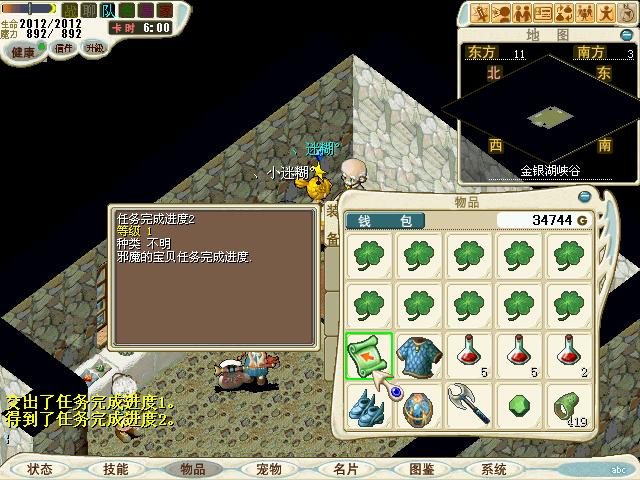Open the 信件 mail button
The width and height of the screenshot is (640, 480).
(x=64, y=48)
